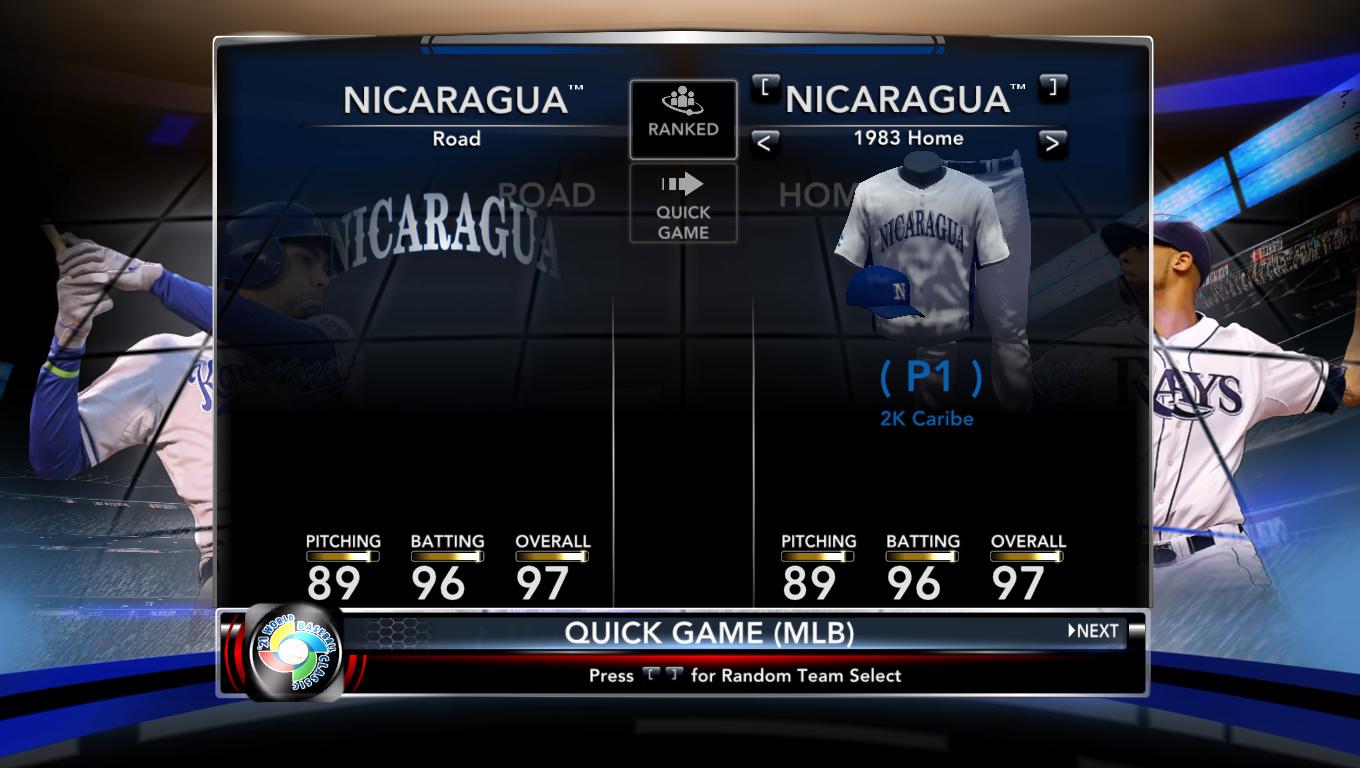This screenshot has width=1360, height=768.
Task: Cycle home team with left bracket button
Action: pyautogui.click(x=765, y=87)
